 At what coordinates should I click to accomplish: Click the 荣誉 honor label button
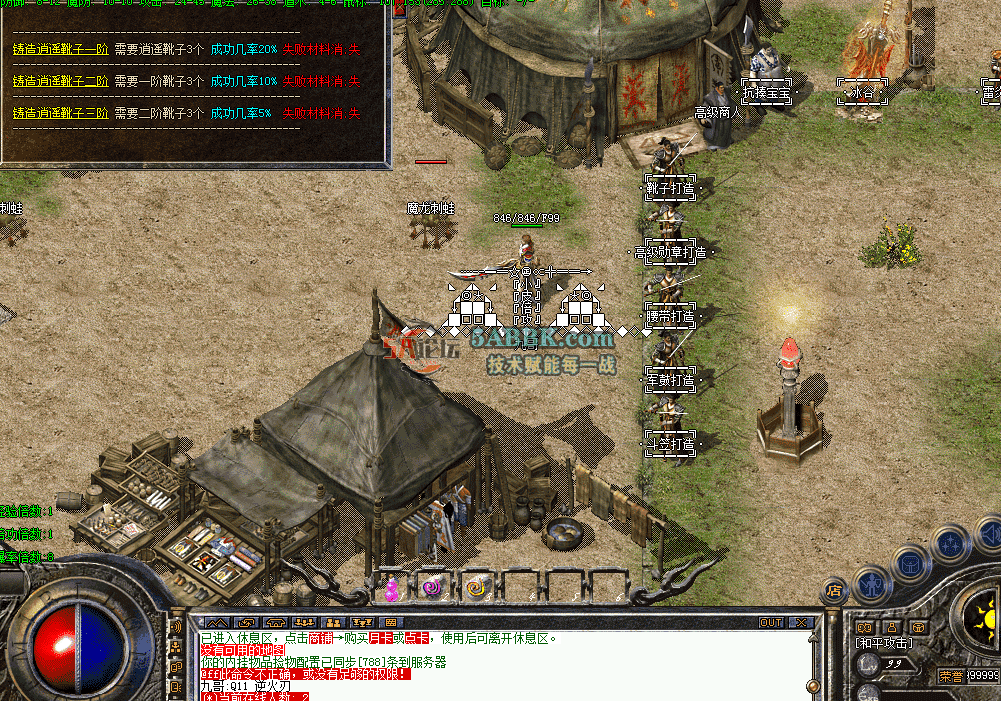952,675
